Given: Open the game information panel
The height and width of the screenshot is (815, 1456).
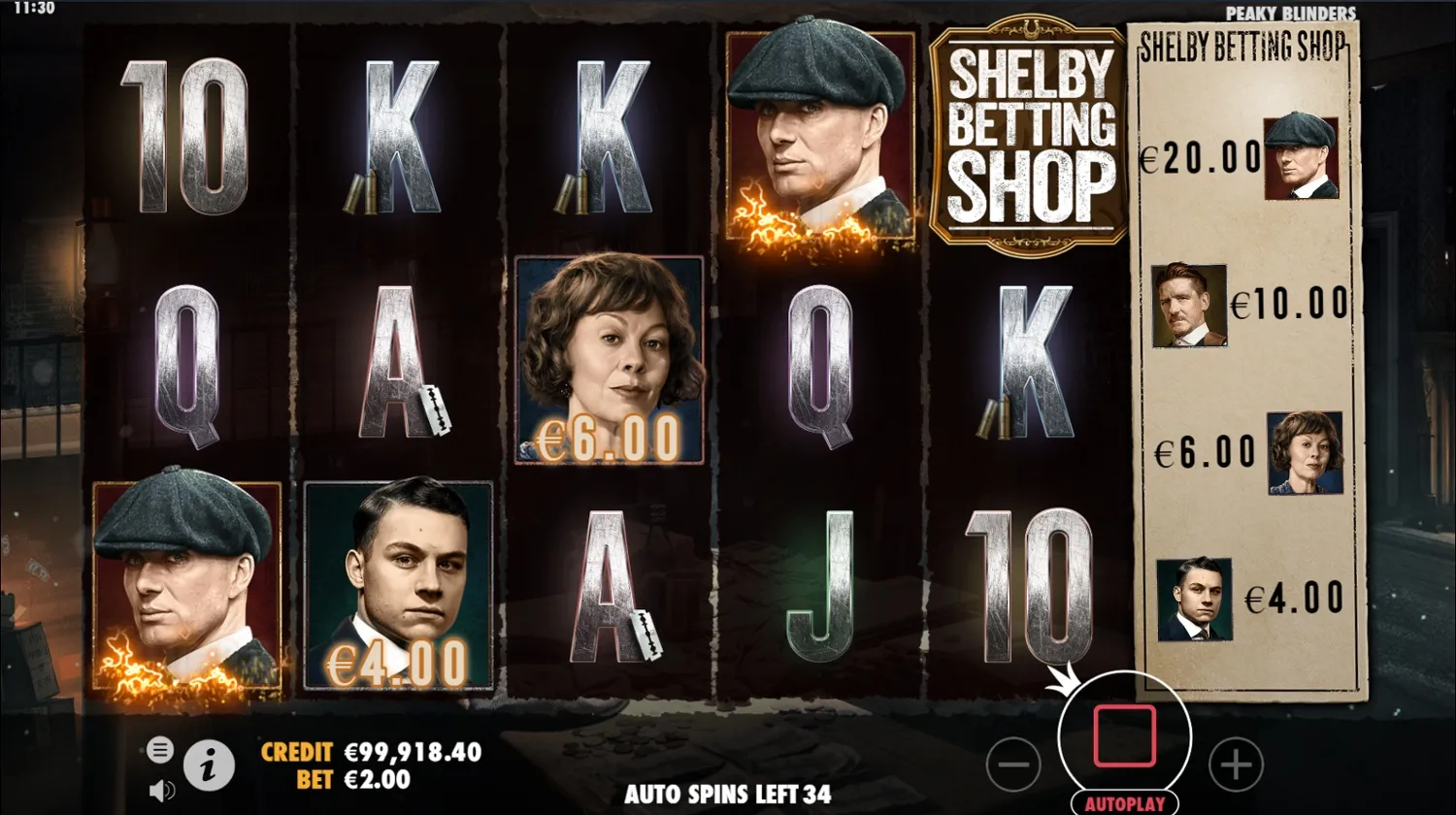Looking at the screenshot, I should tap(209, 763).
